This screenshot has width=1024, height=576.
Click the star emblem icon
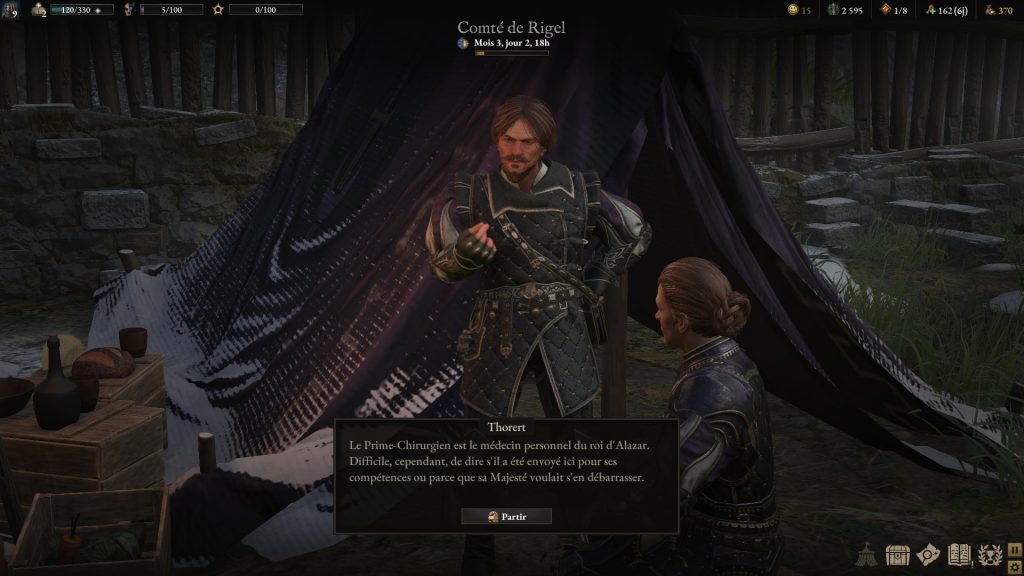[x=218, y=10]
